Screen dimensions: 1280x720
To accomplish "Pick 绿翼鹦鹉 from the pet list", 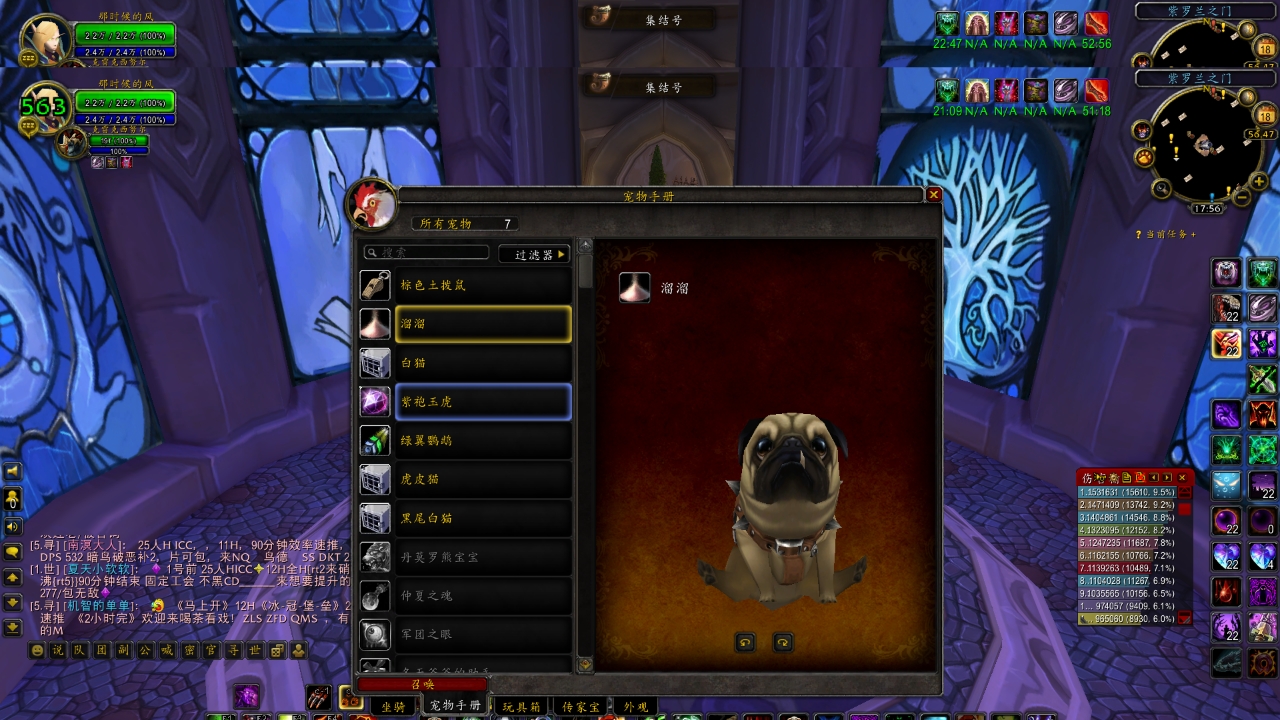I will 483,440.
